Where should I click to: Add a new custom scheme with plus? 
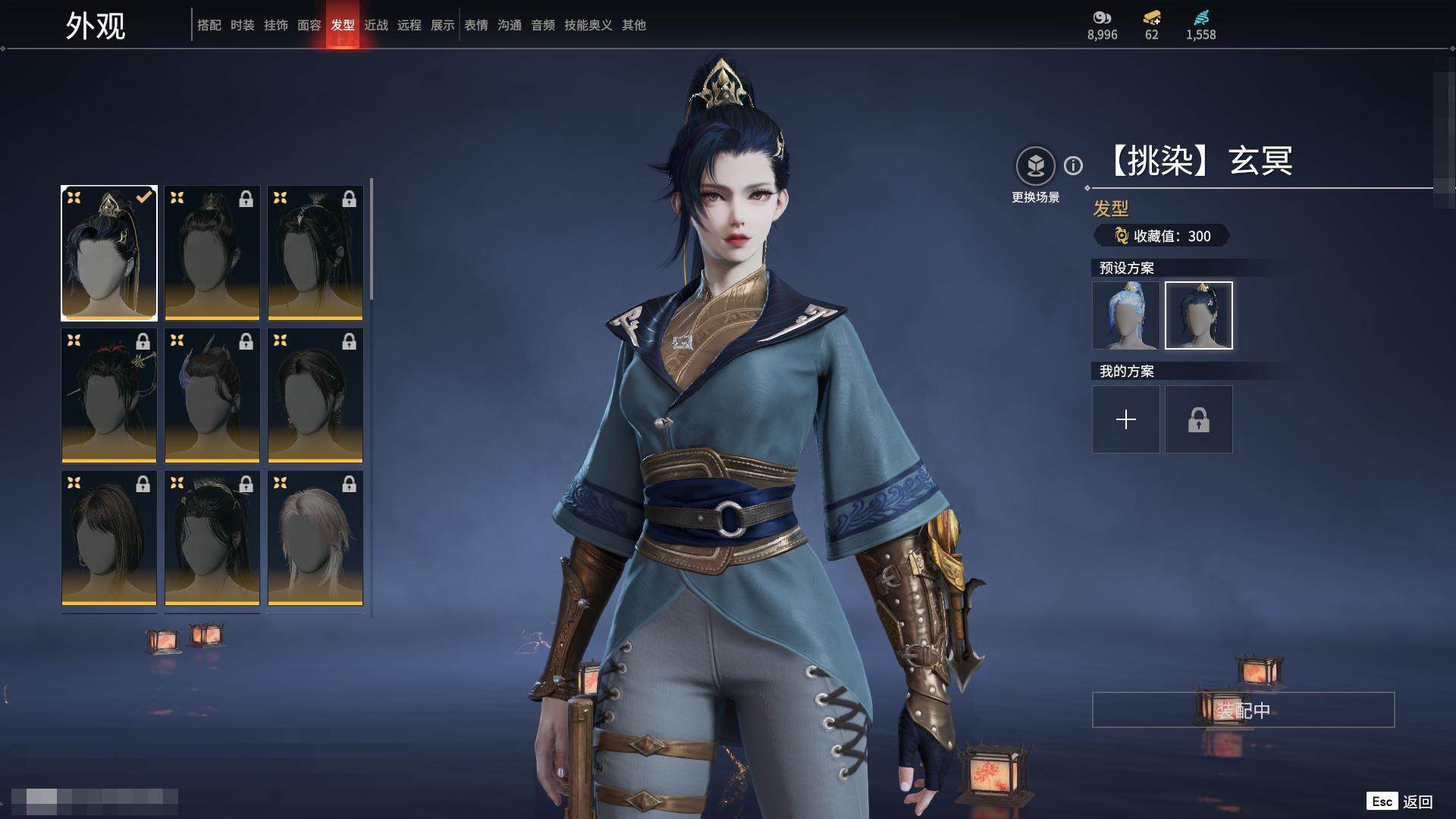tap(1125, 419)
